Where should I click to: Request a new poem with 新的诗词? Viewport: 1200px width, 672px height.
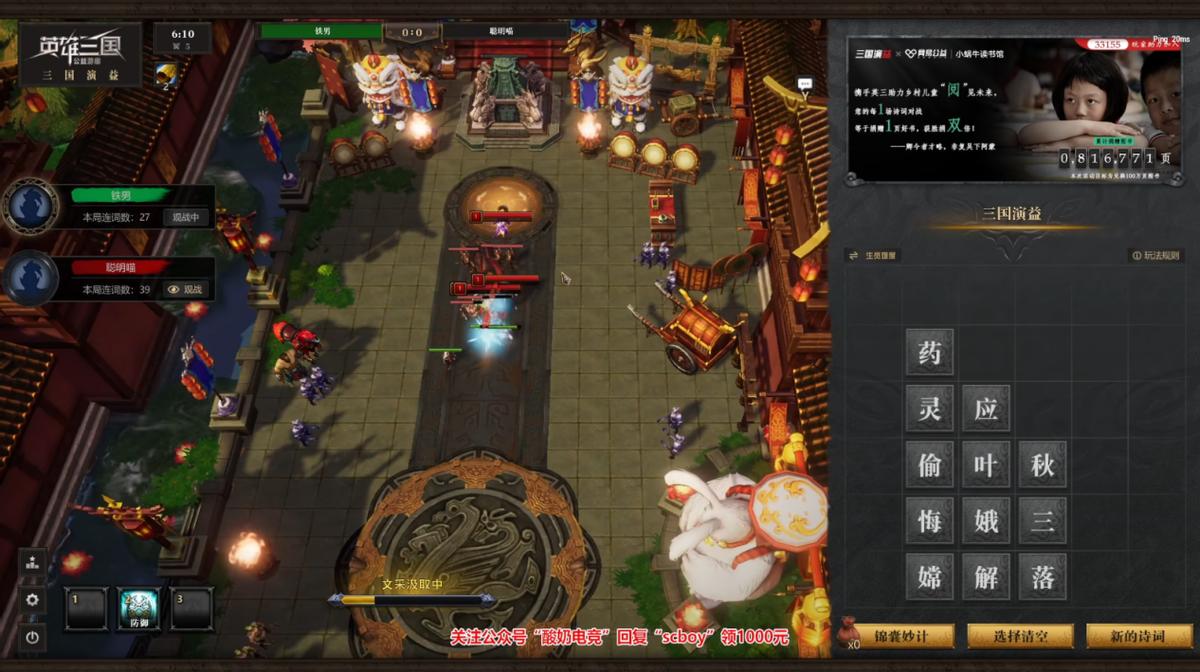[1138, 636]
